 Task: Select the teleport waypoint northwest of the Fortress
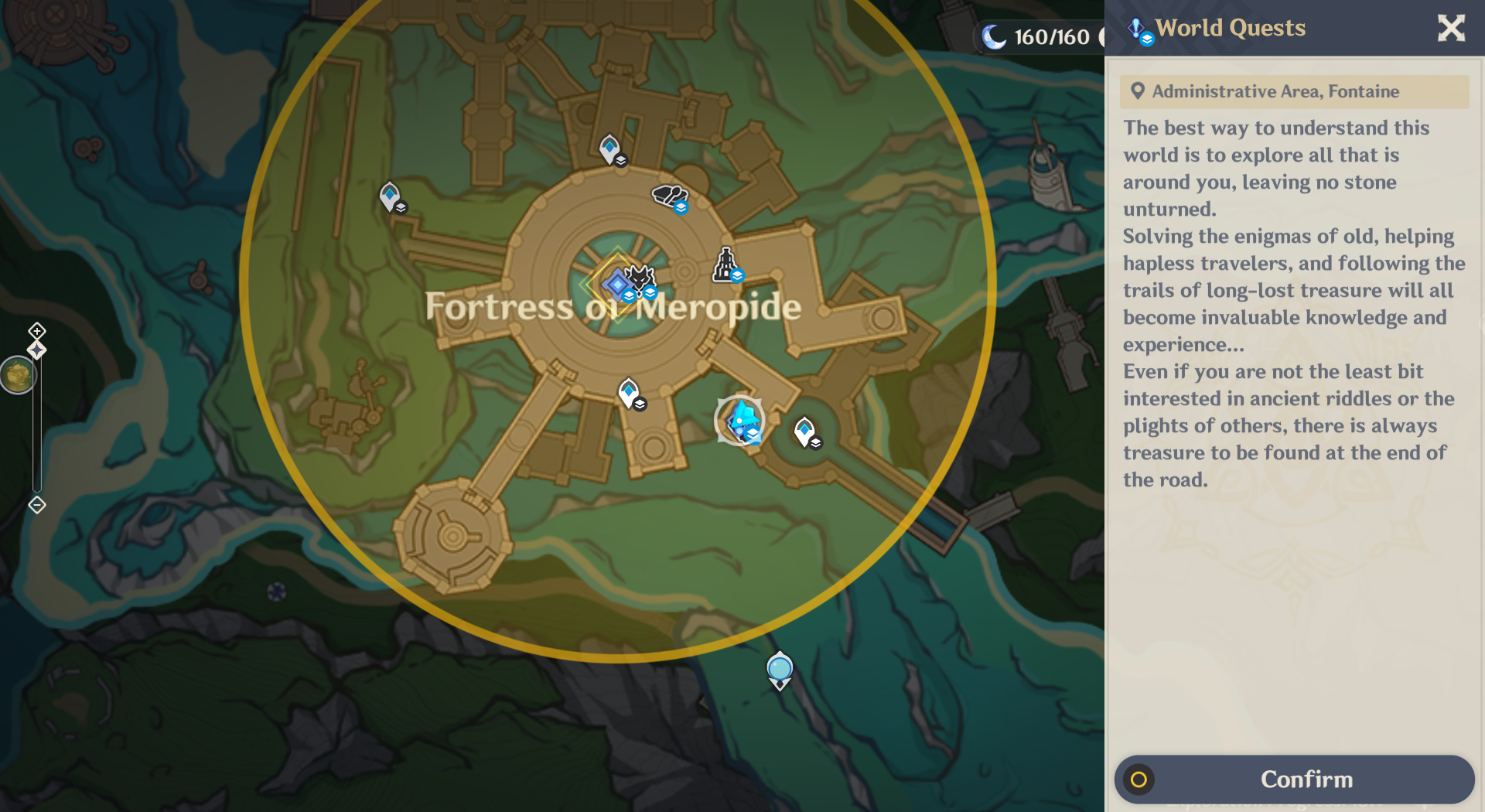coord(389,196)
